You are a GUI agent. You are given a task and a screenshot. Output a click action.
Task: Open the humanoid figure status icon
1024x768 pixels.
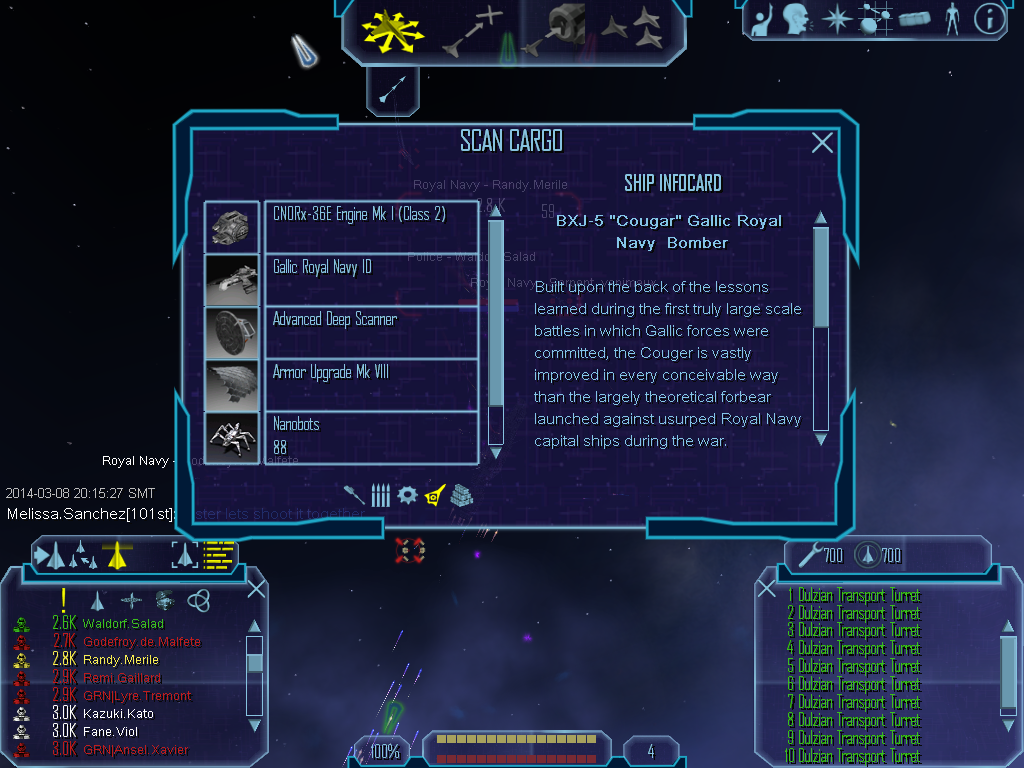click(x=951, y=19)
